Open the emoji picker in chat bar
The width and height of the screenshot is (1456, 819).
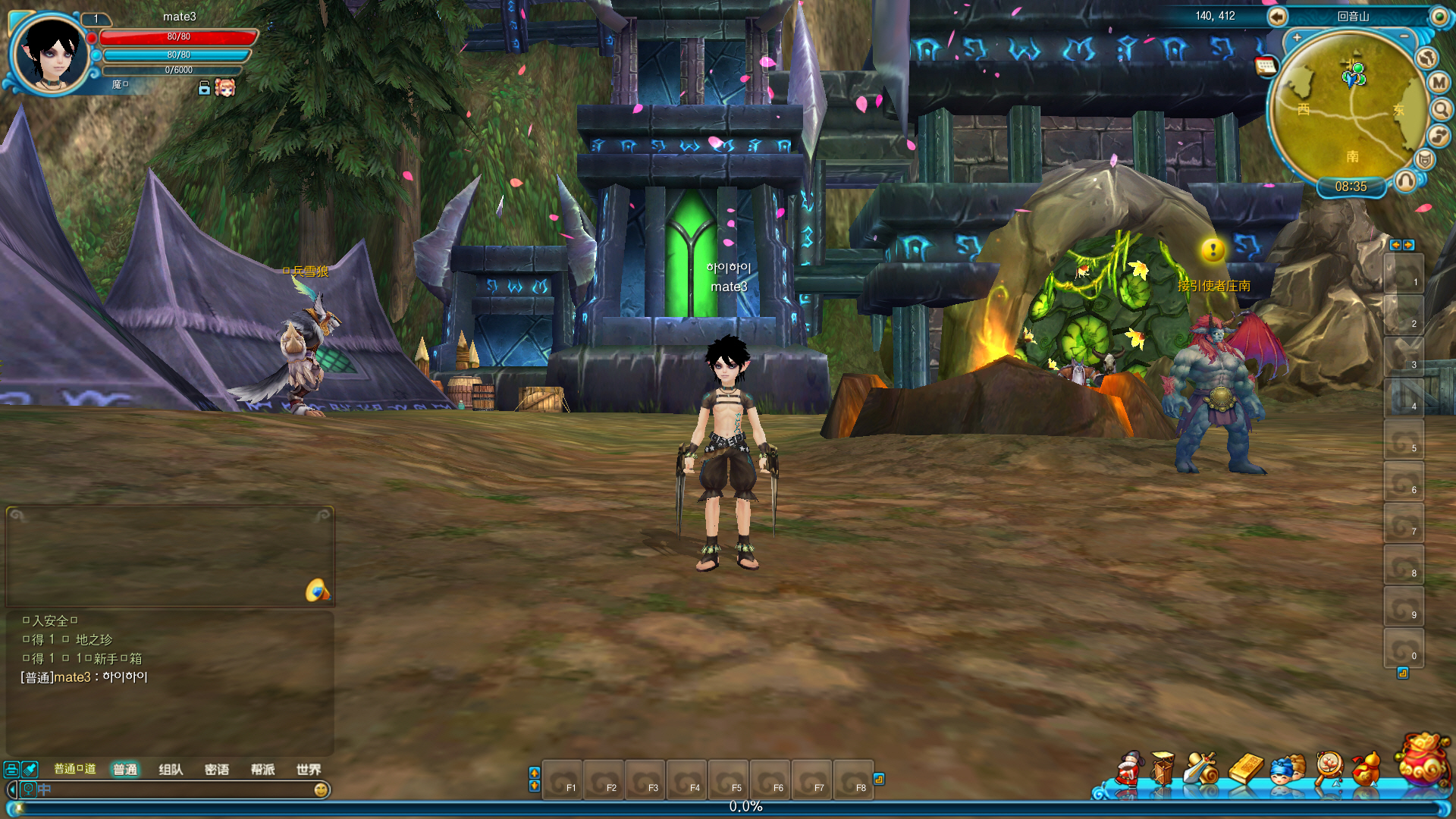(321, 790)
